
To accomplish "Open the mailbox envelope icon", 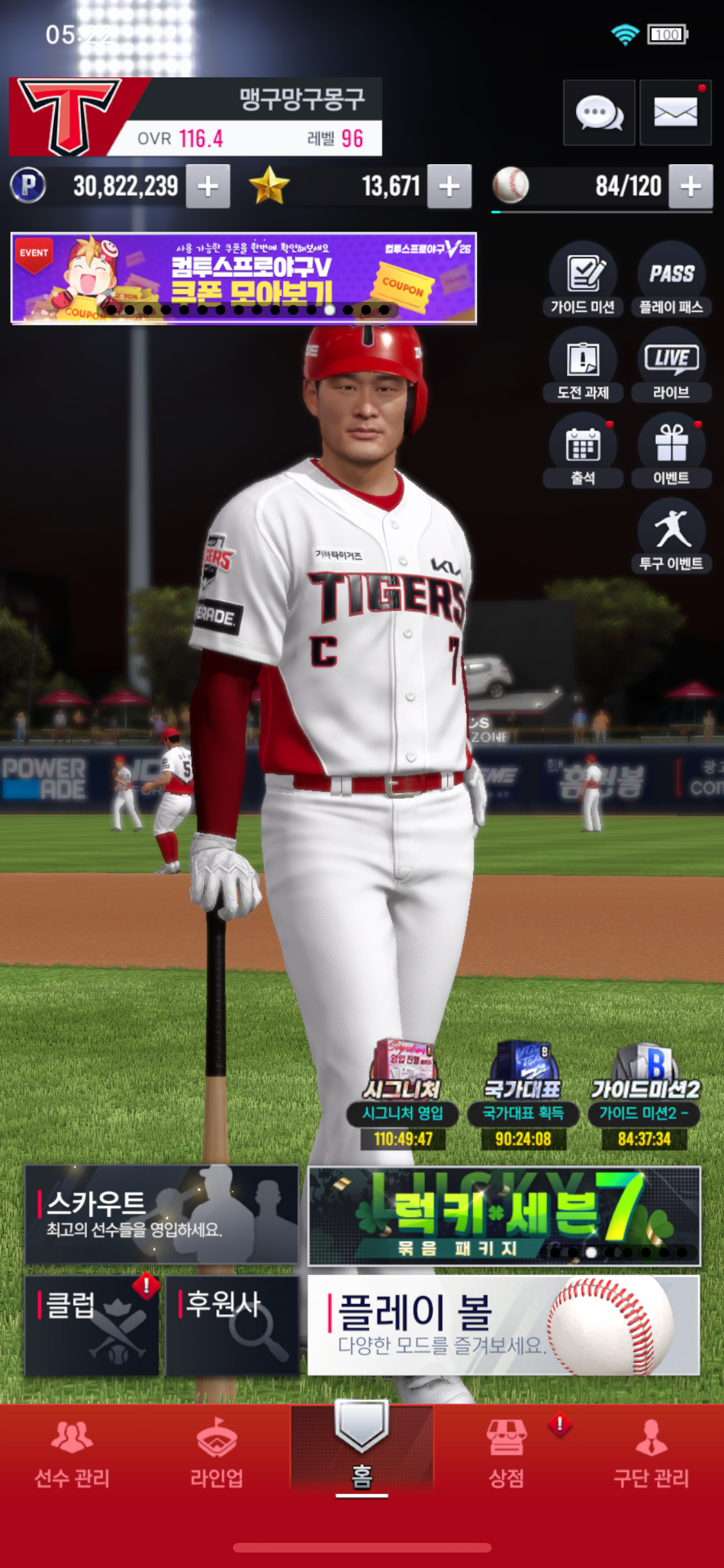I will [x=675, y=113].
